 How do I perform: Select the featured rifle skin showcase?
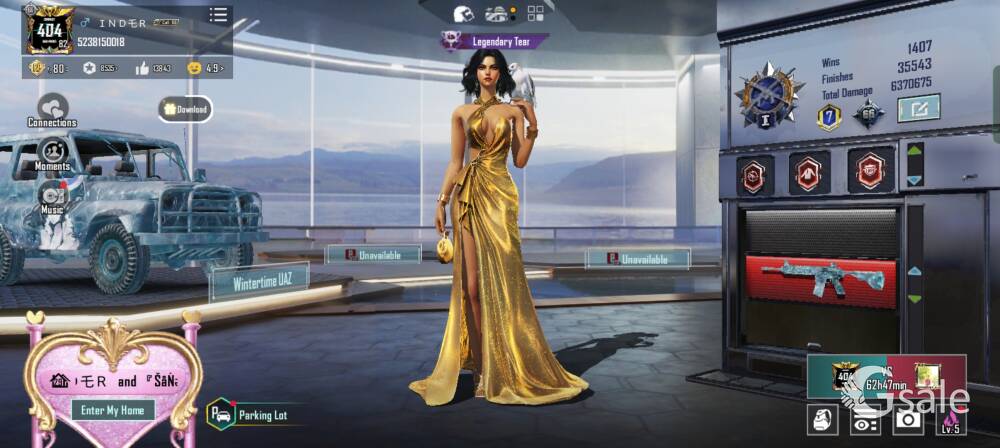pyautogui.click(x=819, y=277)
